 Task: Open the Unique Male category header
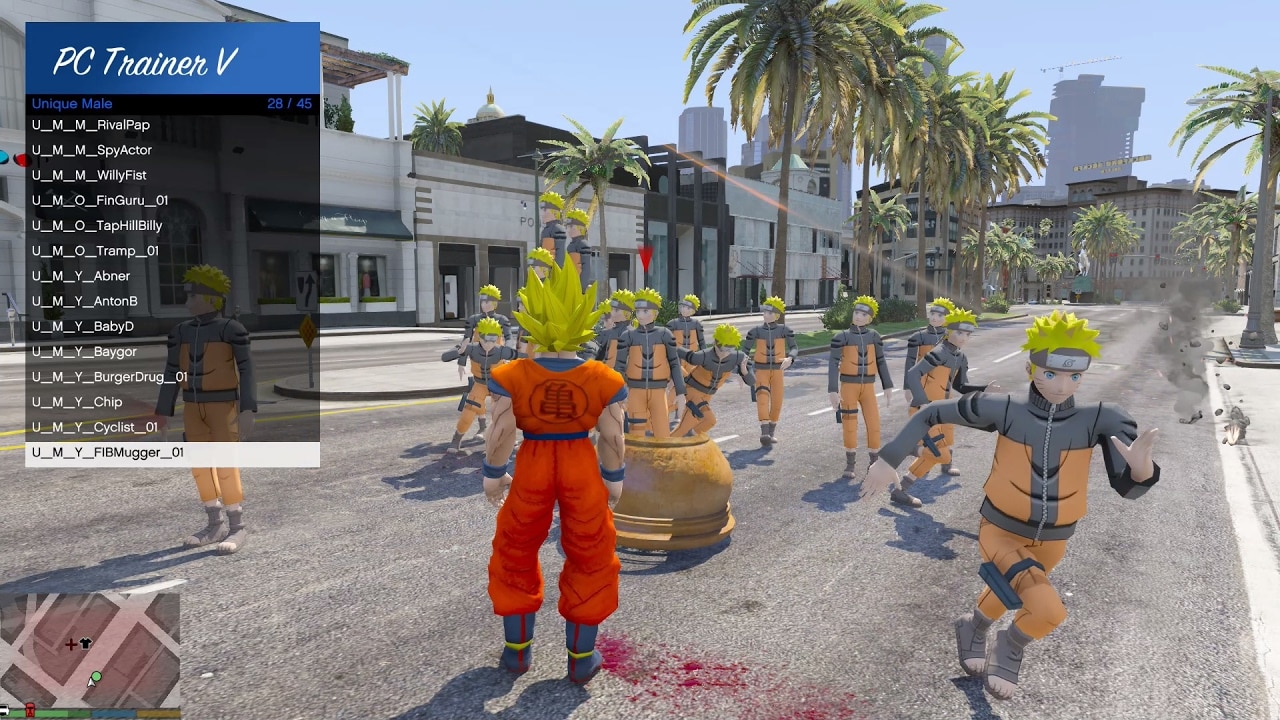click(x=70, y=103)
